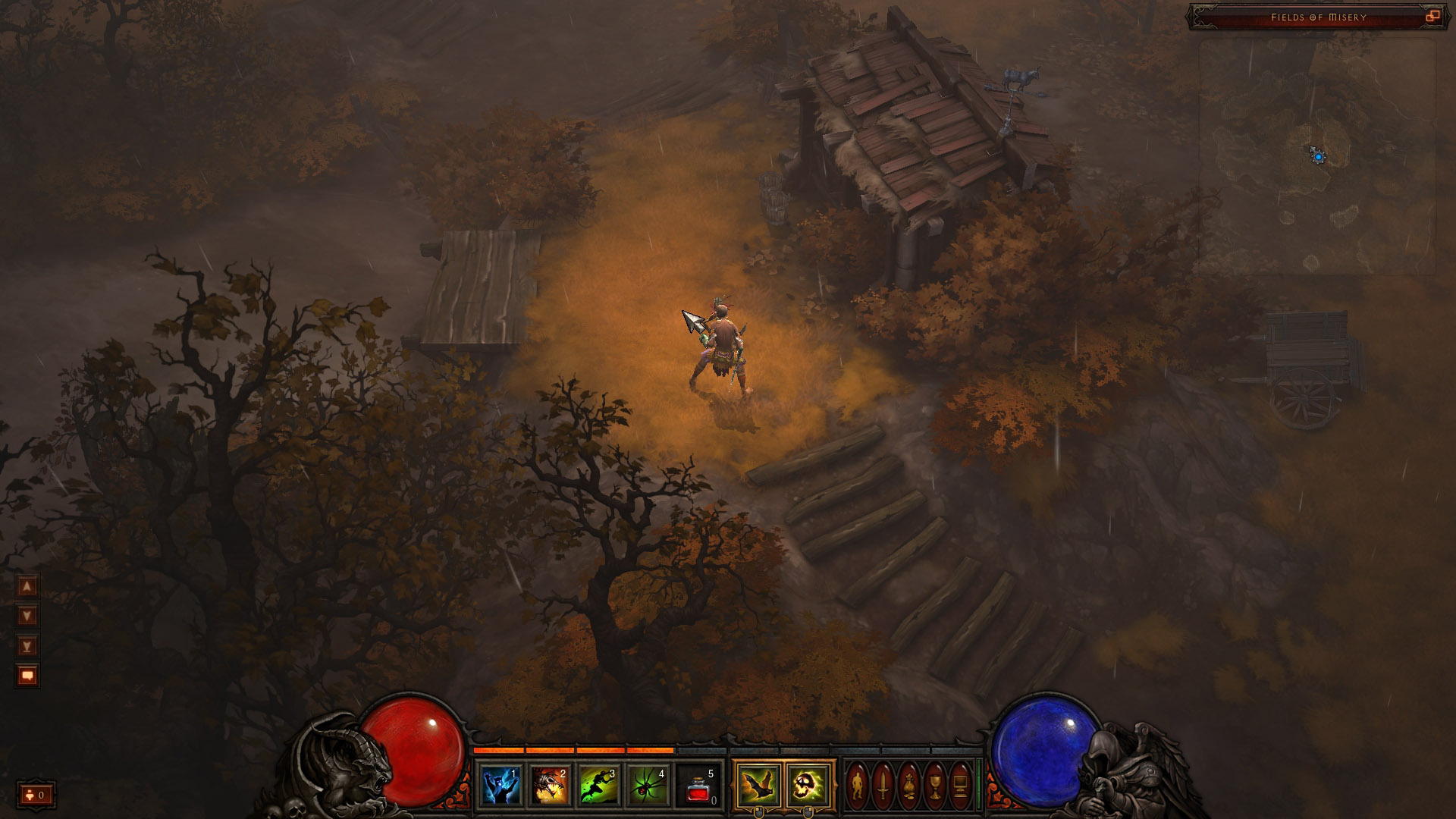Drink the red health potion

pos(698,785)
